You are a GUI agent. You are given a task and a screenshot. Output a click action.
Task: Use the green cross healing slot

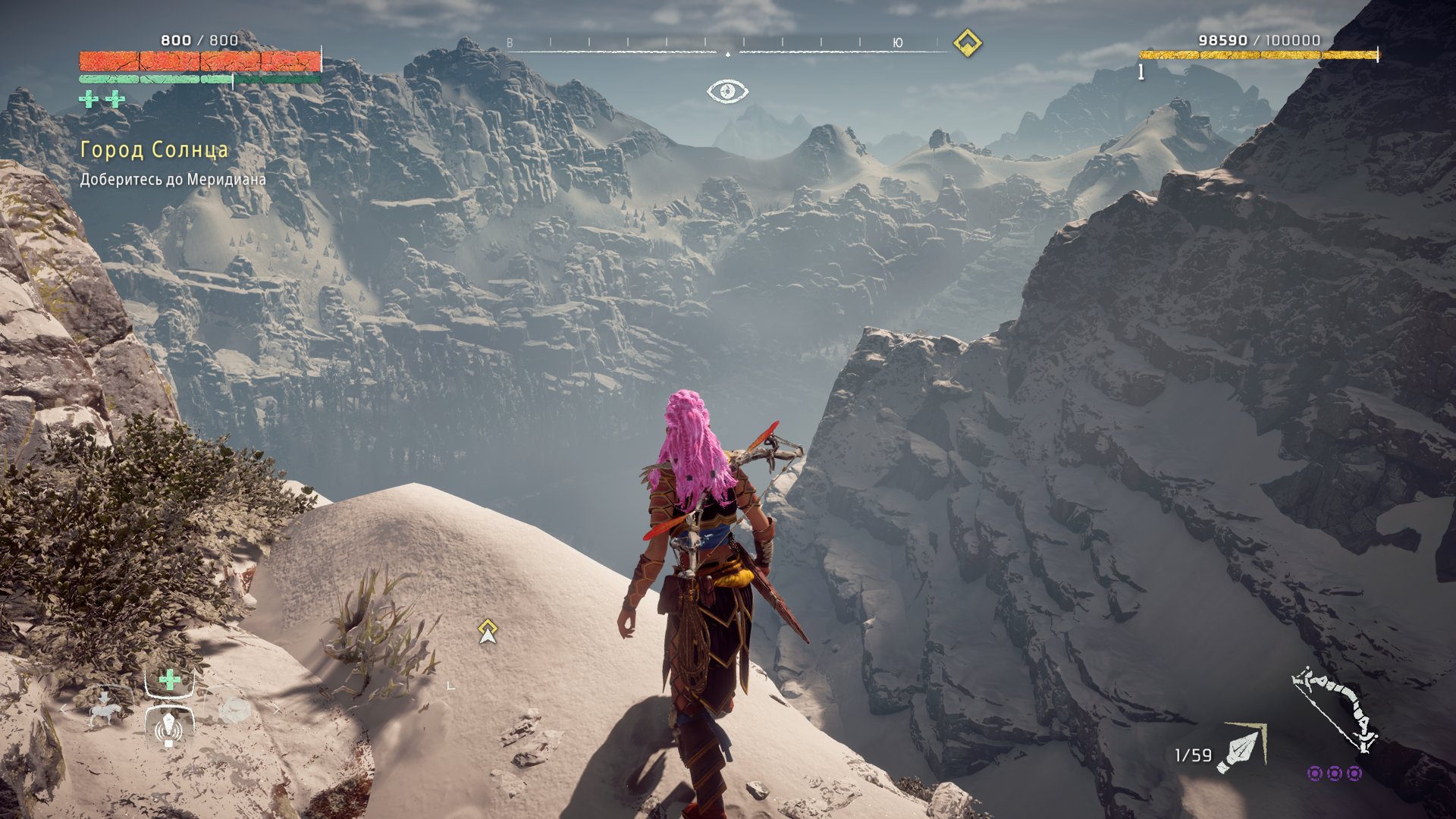coord(170,679)
